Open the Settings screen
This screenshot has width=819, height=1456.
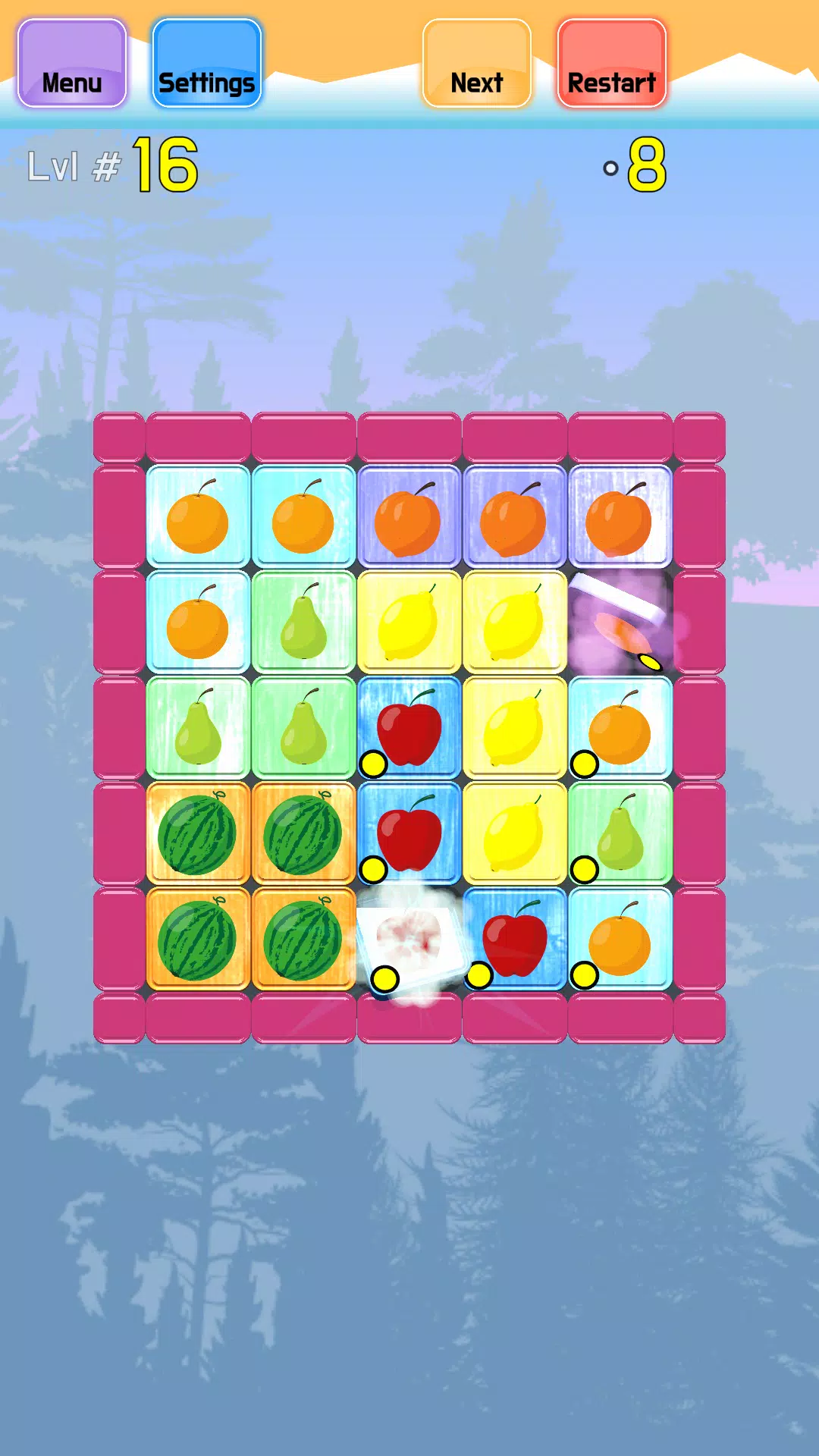click(x=206, y=64)
